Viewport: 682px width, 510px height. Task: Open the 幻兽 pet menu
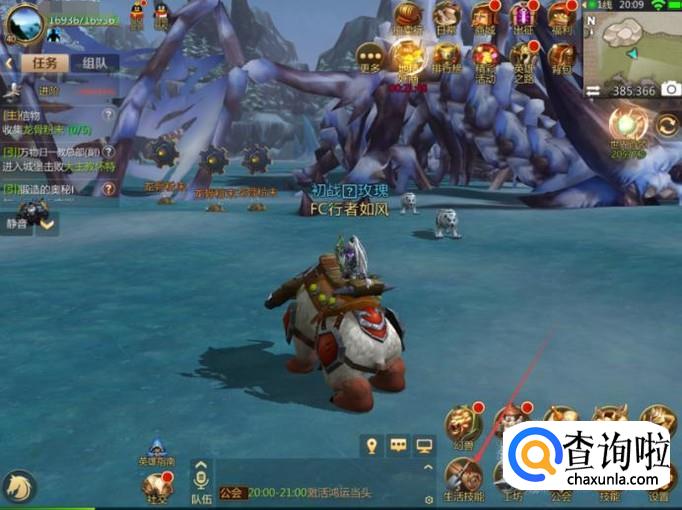462,422
